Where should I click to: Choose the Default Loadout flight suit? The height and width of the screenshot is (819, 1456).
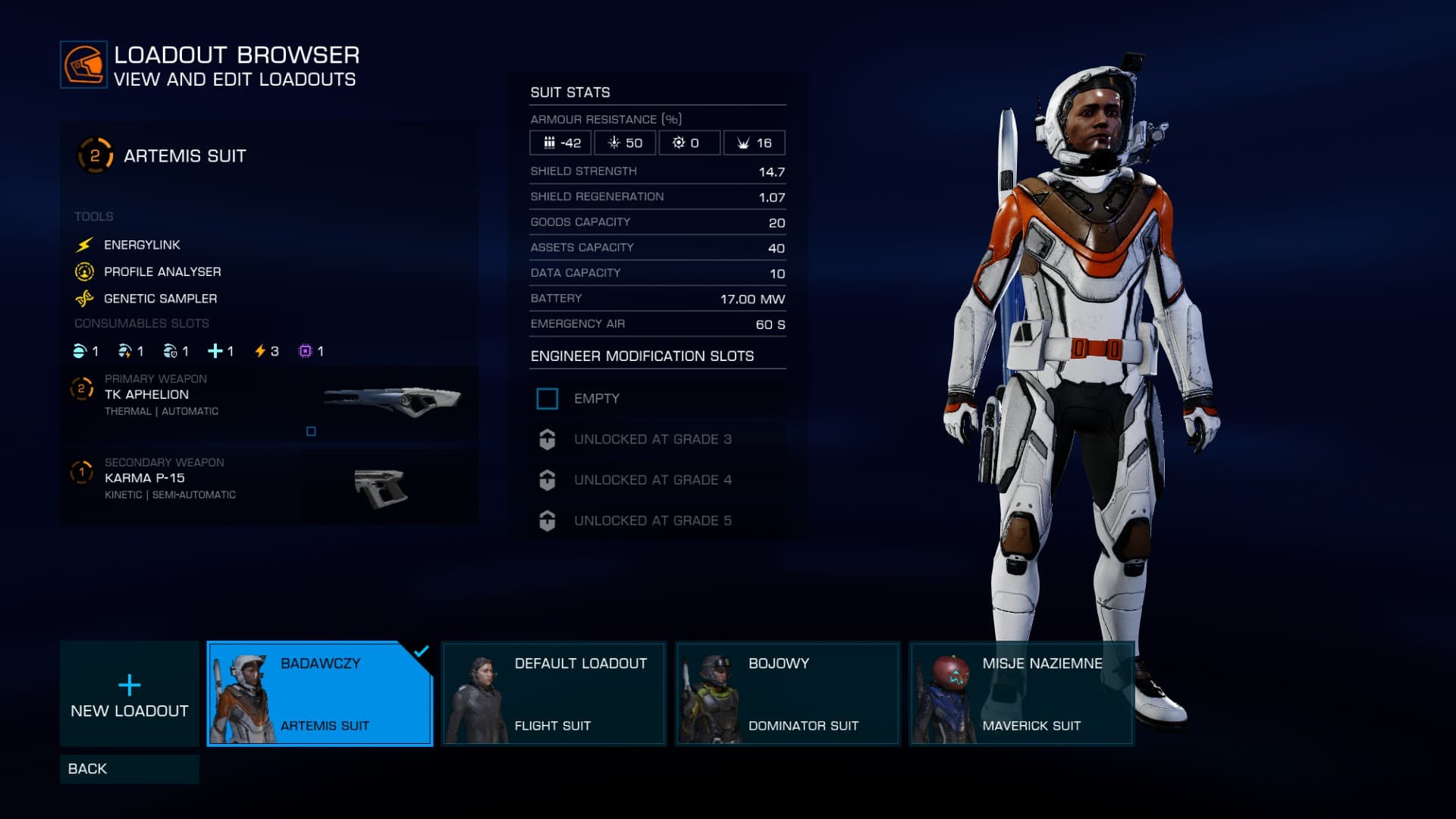554,693
